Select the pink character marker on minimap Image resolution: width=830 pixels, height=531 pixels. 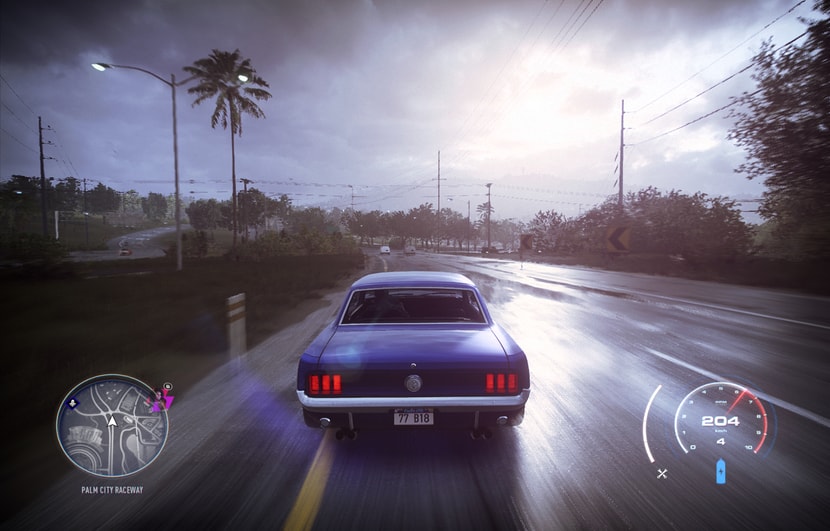coord(158,399)
